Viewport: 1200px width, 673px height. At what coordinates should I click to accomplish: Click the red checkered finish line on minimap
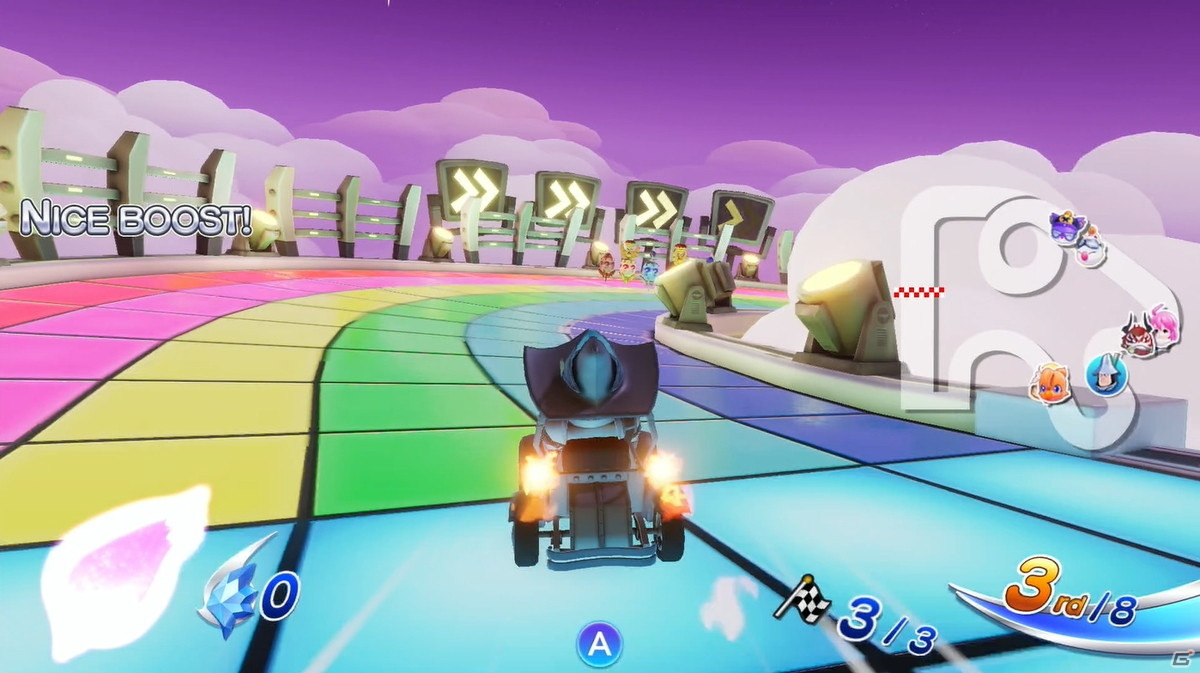tap(918, 292)
